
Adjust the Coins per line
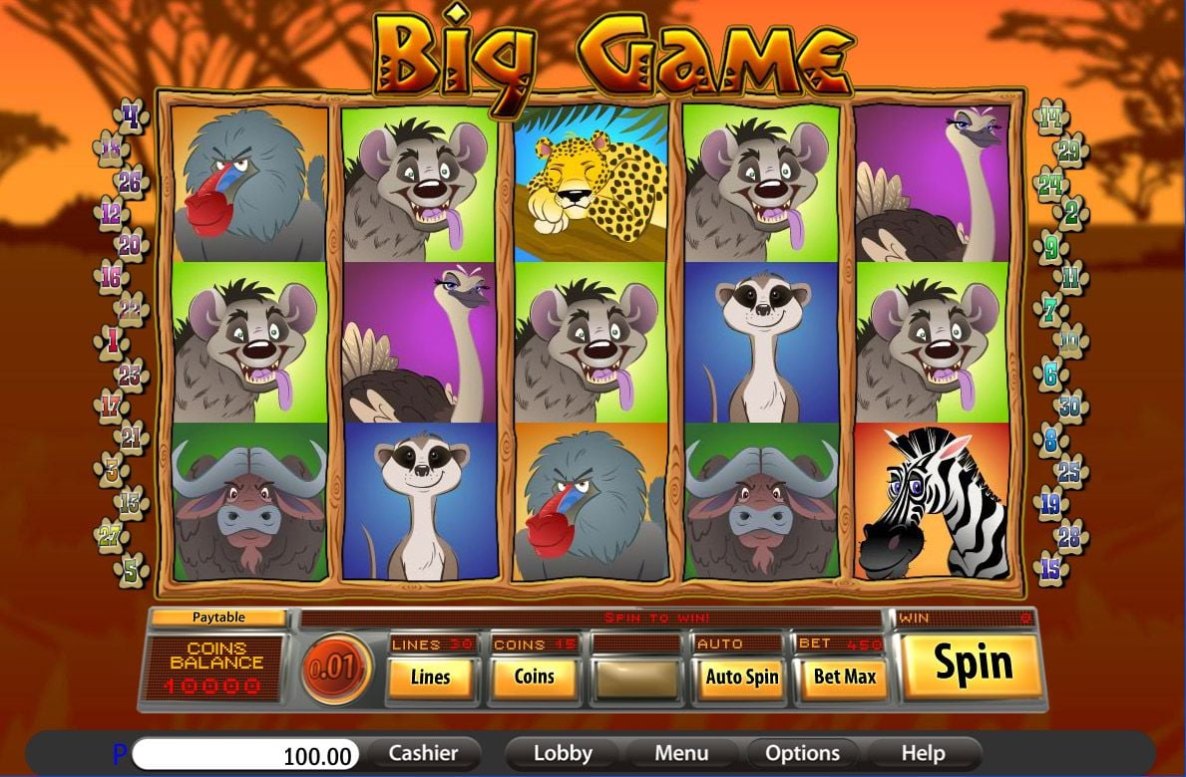[534, 677]
